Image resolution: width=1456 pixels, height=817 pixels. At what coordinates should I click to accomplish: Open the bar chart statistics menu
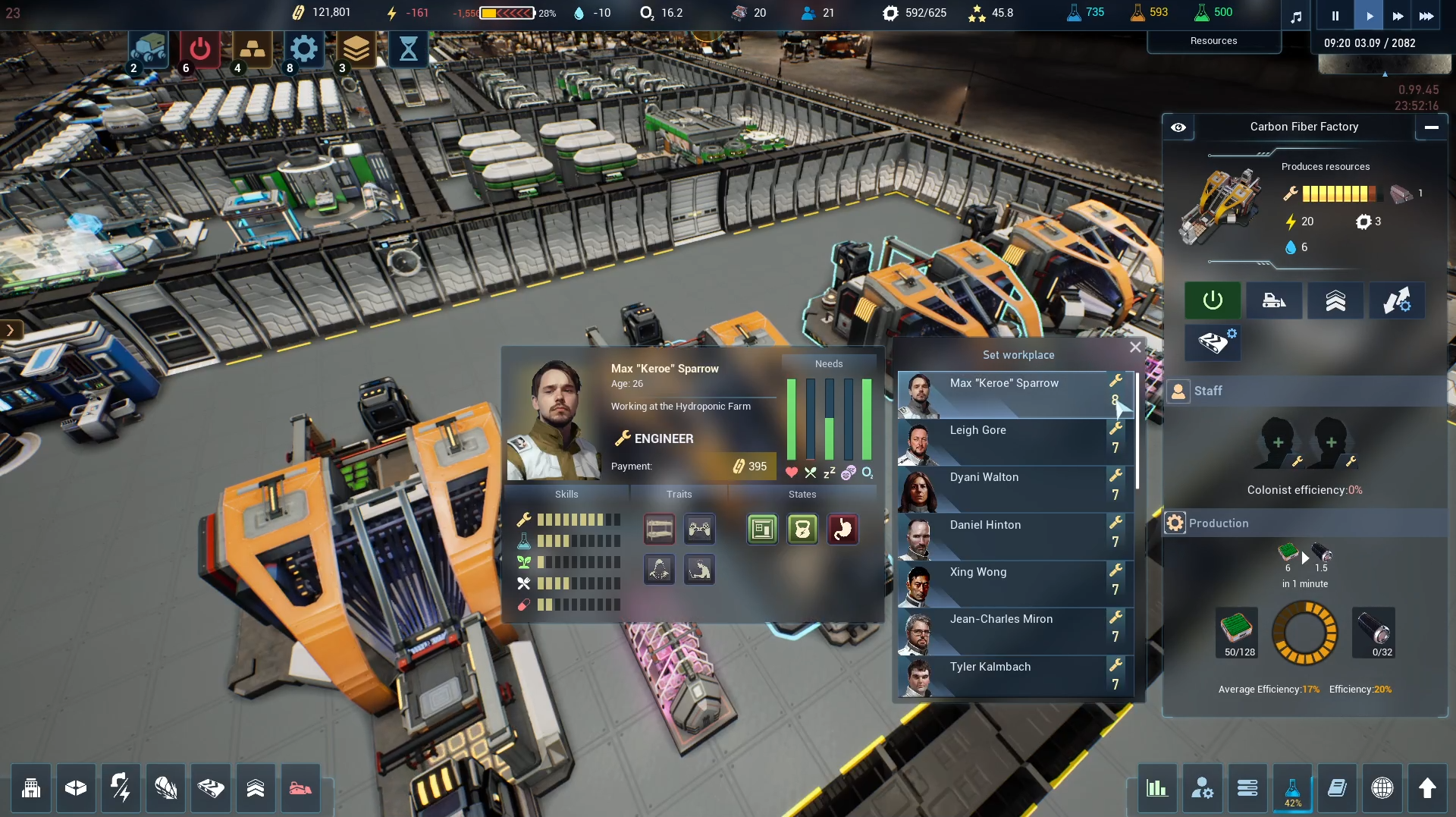pos(1156,789)
